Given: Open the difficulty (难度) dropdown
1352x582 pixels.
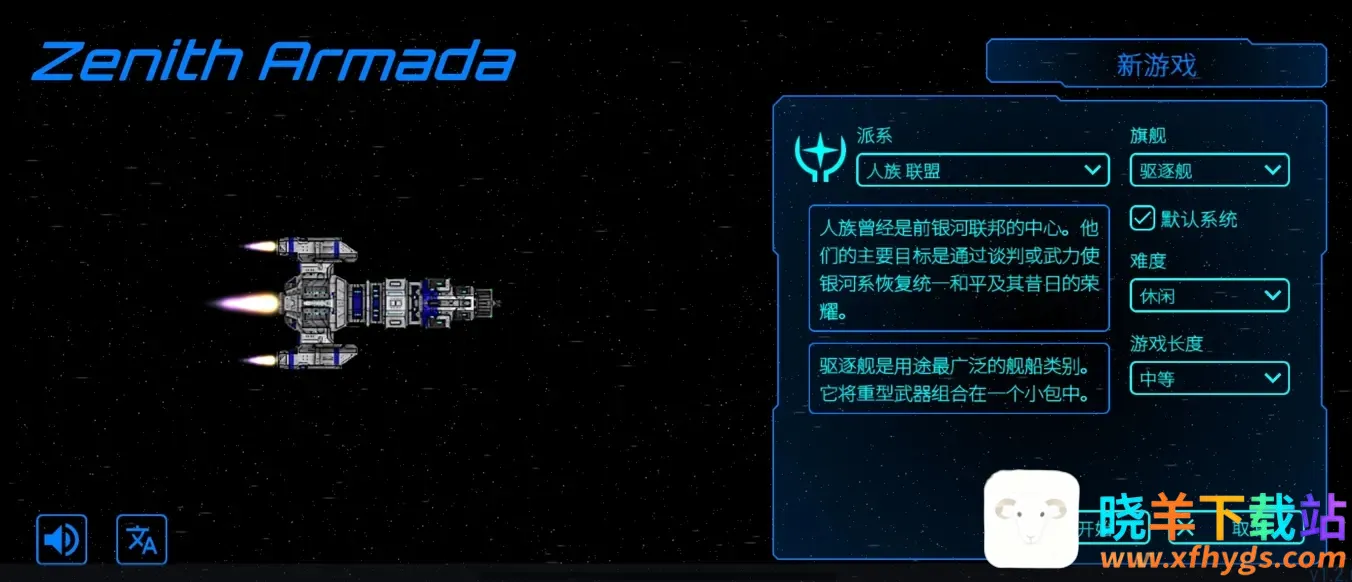Looking at the screenshot, I should [x=1209, y=296].
